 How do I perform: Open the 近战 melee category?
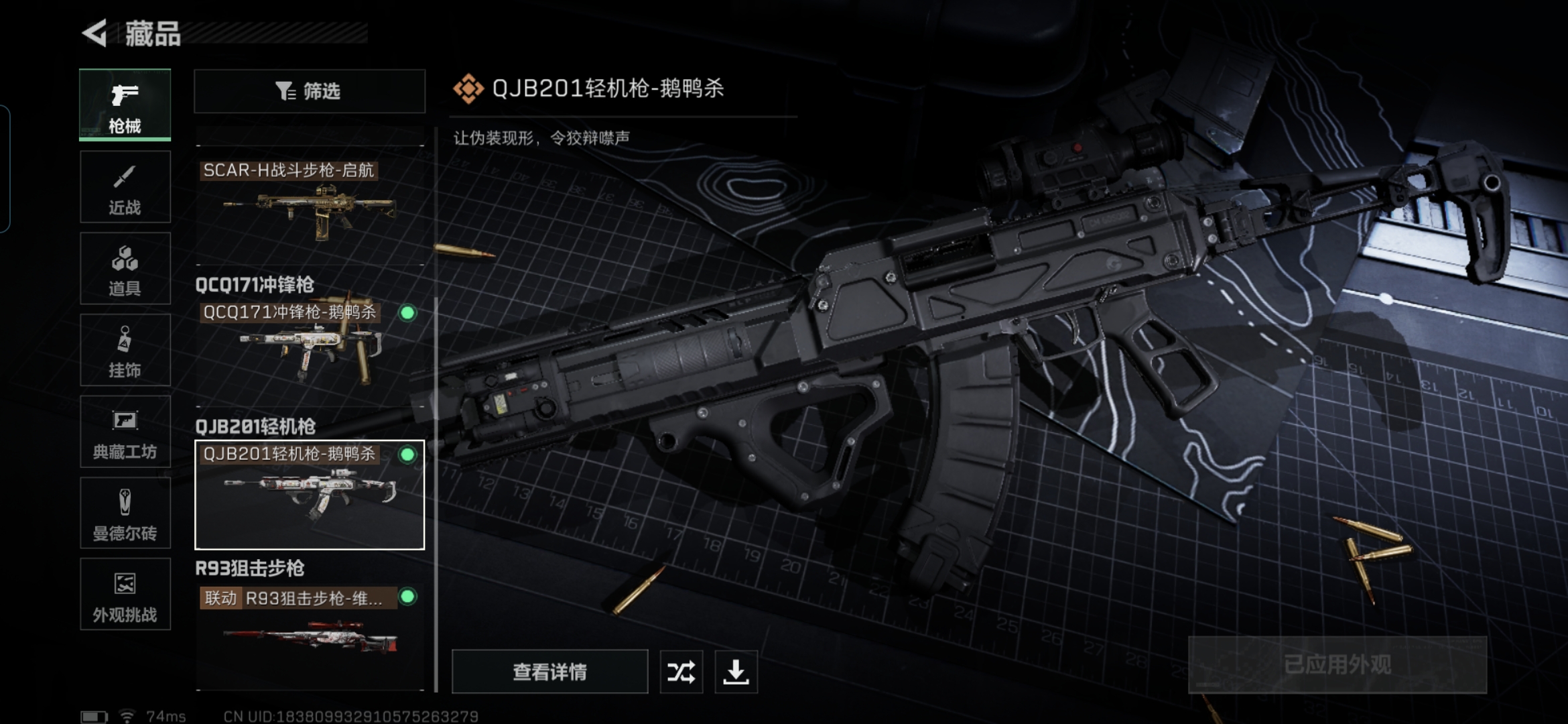click(125, 187)
